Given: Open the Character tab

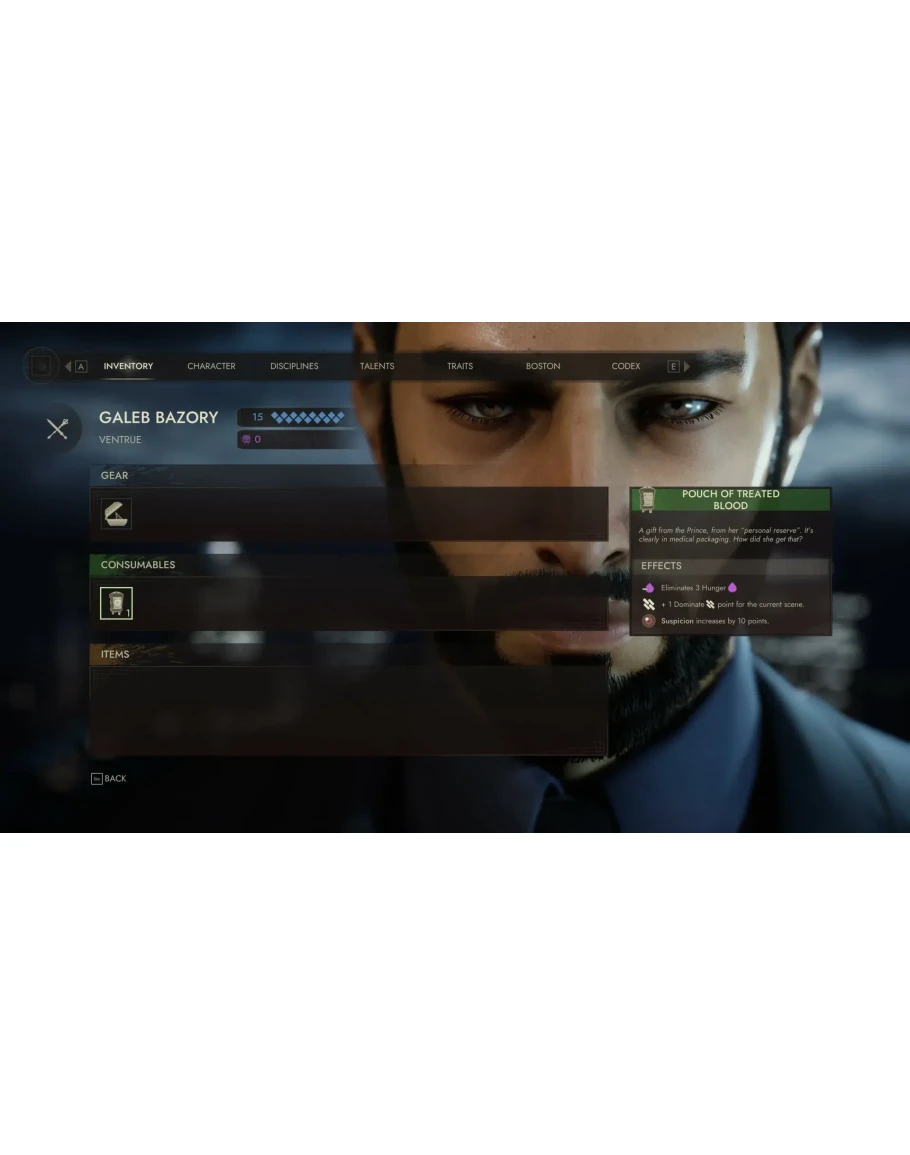Looking at the screenshot, I should pyautogui.click(x=211, y=366).
